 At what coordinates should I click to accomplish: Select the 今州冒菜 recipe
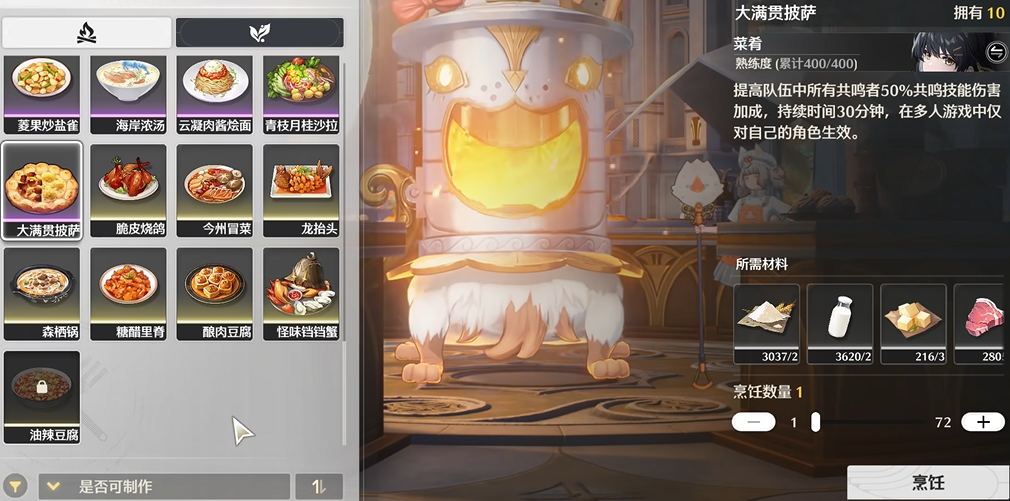[x=214, y=189]
